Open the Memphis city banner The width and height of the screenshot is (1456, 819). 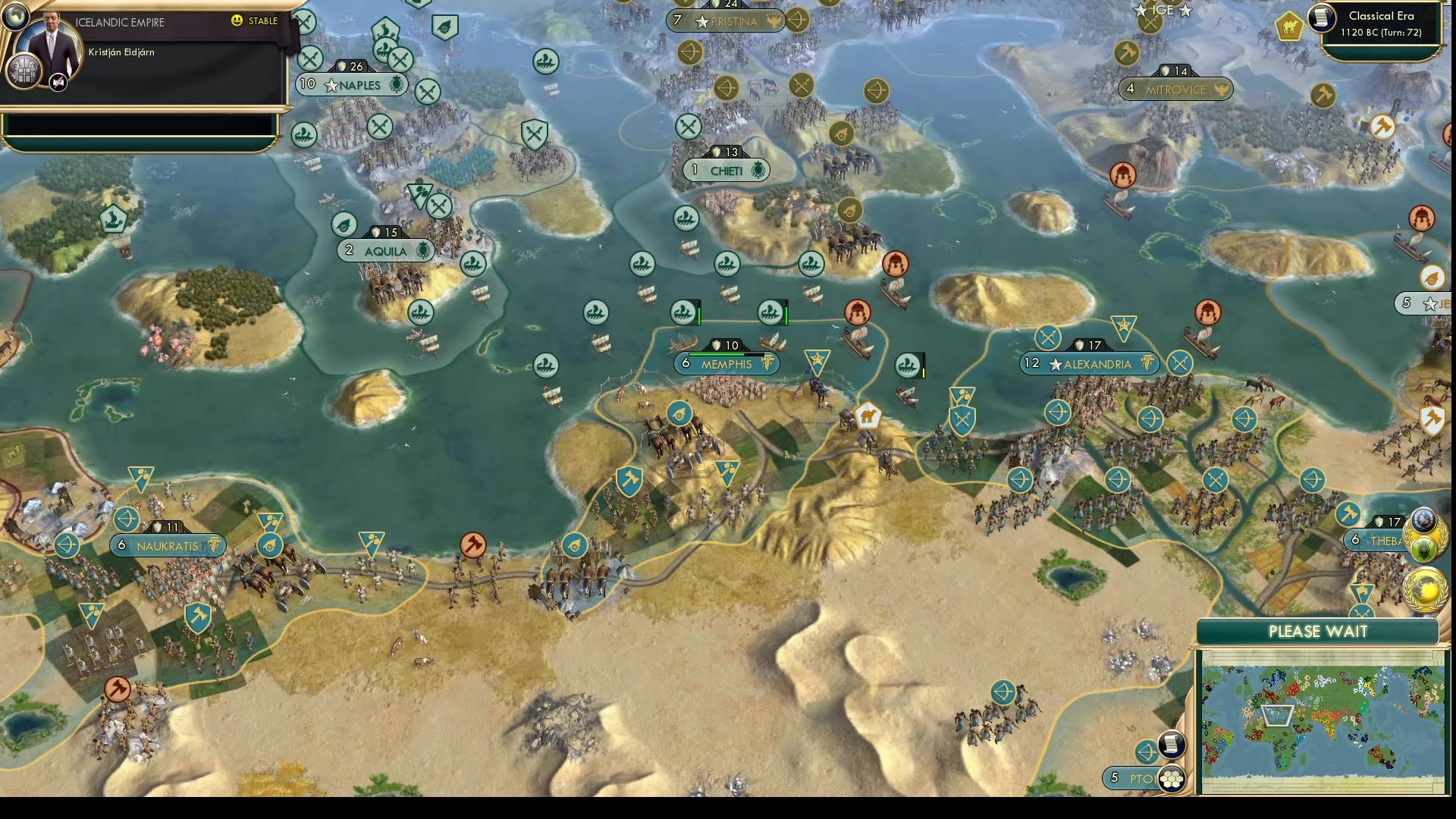tap(726, 364)
